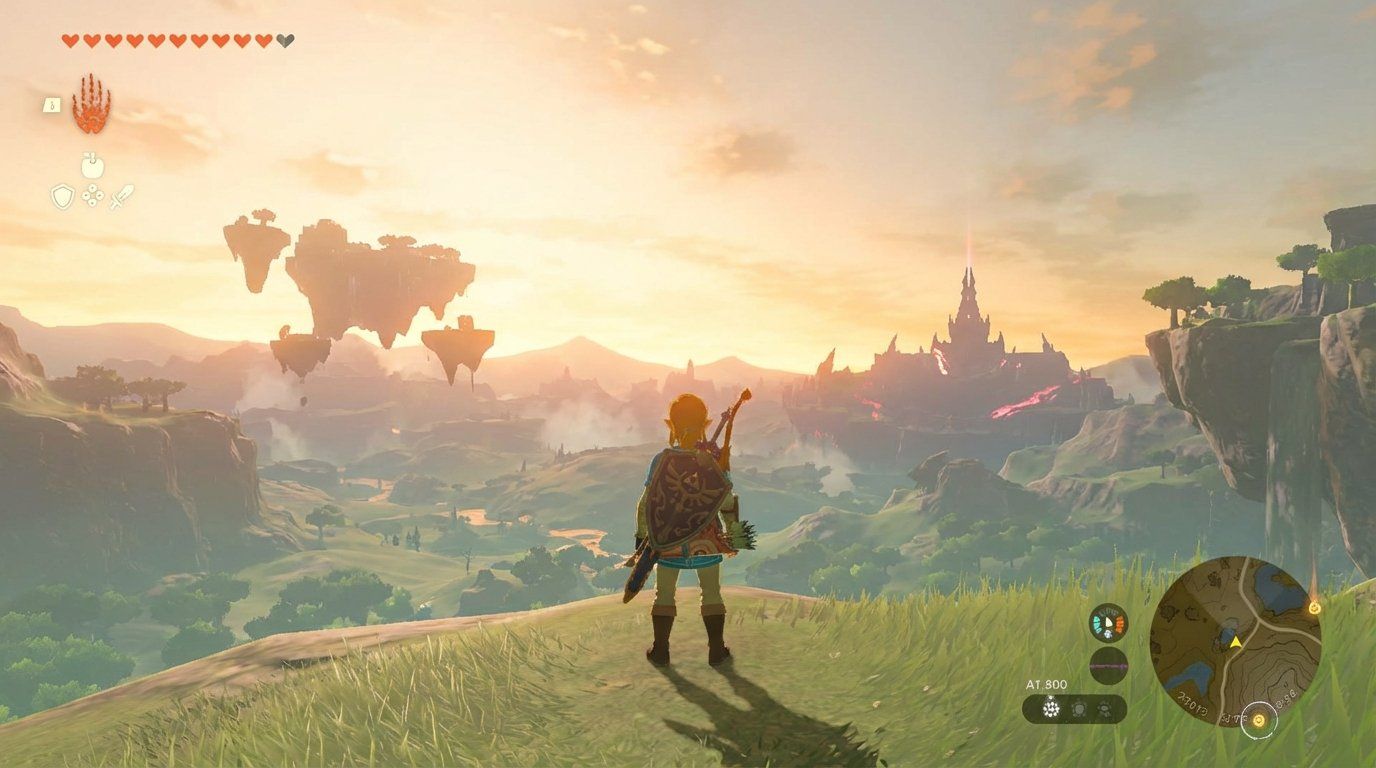Expand the noise meter display

(x=1106, y=664)
